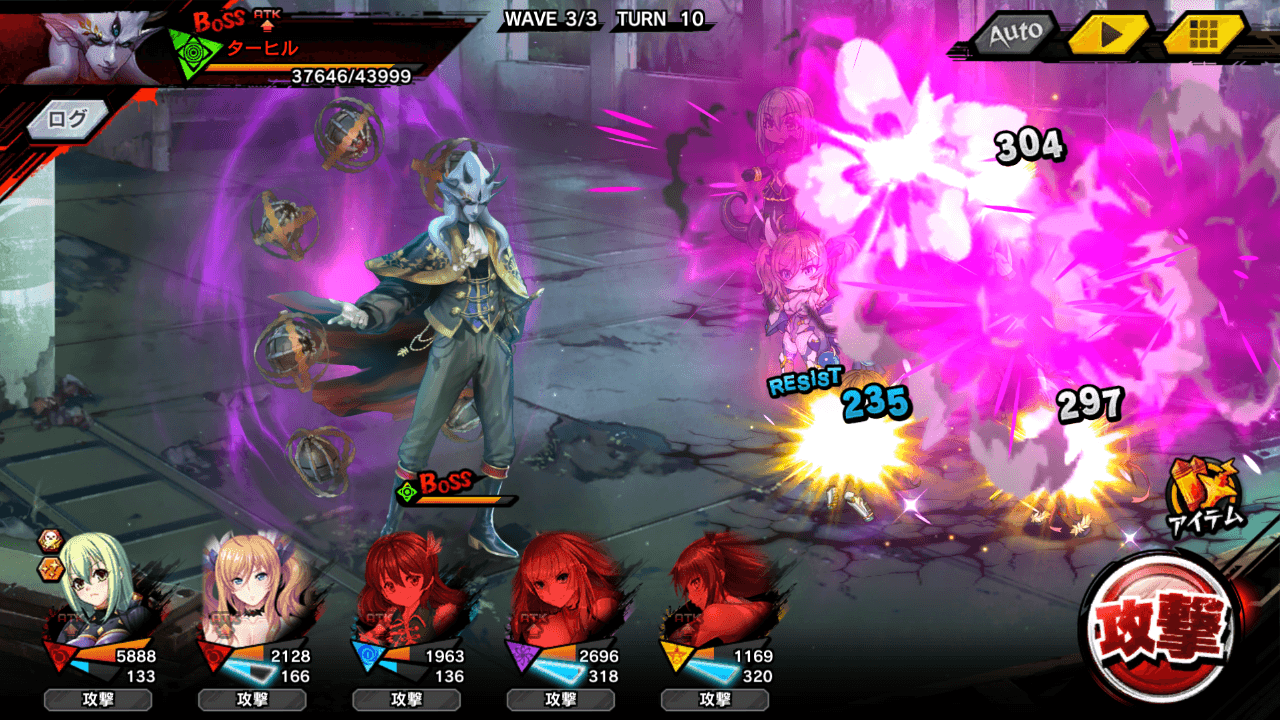Click the 攻撃 label under the 1169 HP character
The image size is (1280, 720).
[714, 699]
